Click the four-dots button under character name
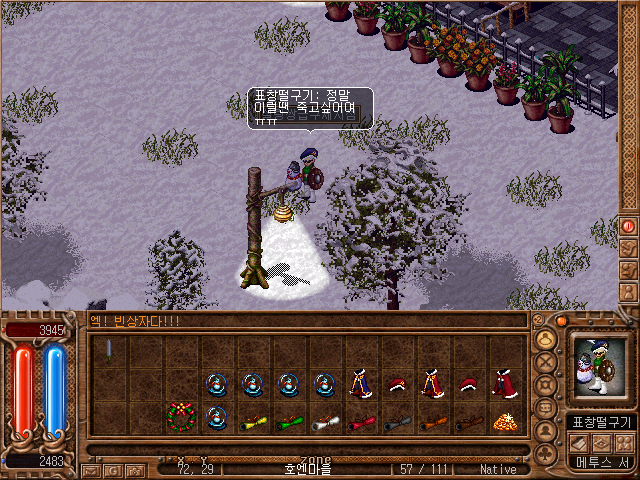The image size is (640, 480). (x=625, y=442)
